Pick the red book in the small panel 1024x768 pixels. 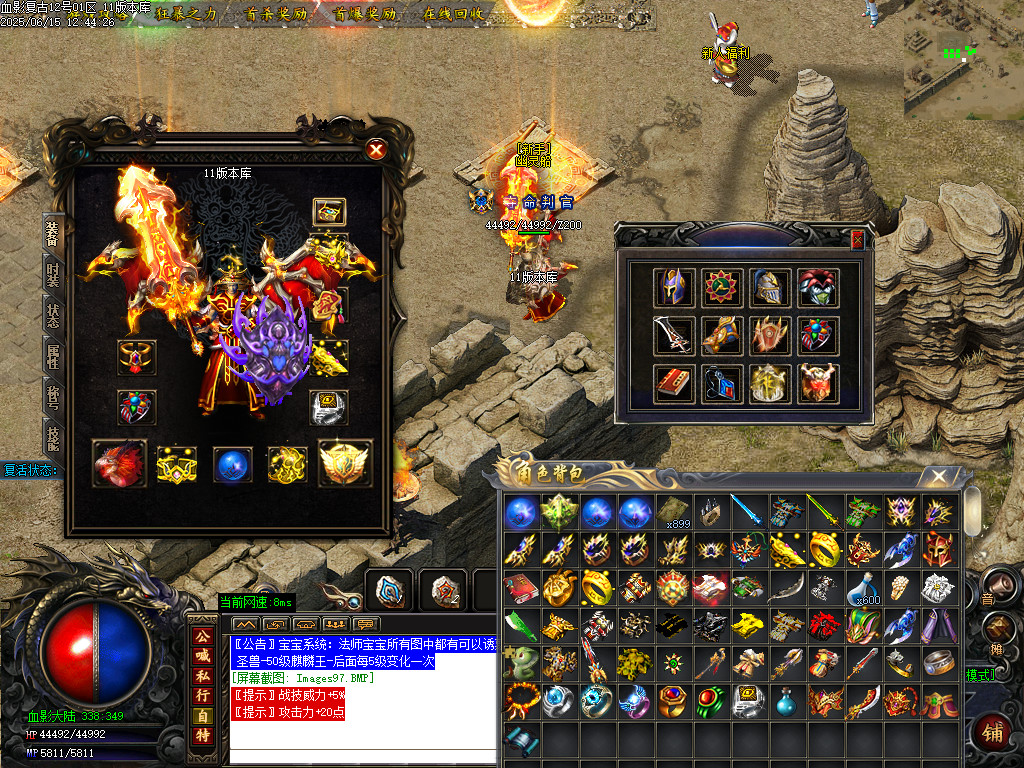tap(672, 384)
